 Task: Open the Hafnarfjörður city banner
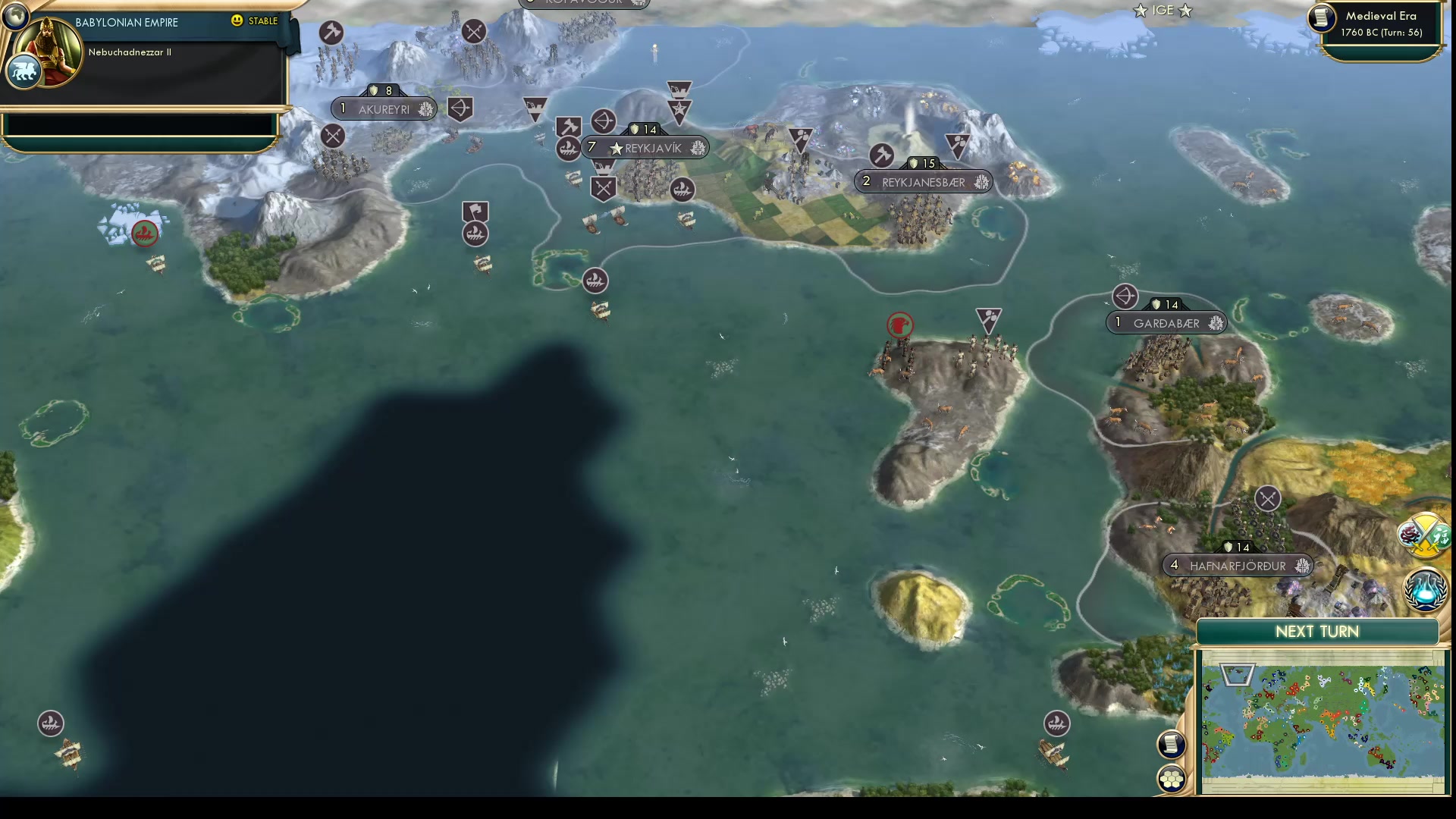coord(1238,565)
